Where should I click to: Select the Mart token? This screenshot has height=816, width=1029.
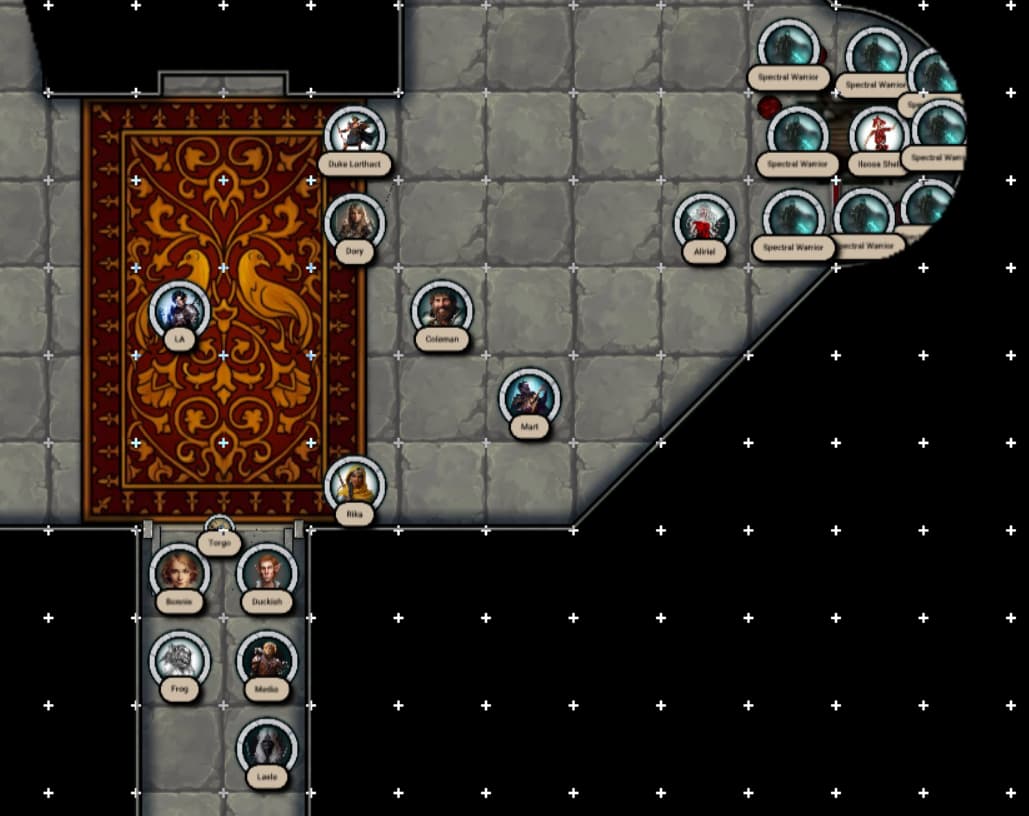[x=529, y=397]
